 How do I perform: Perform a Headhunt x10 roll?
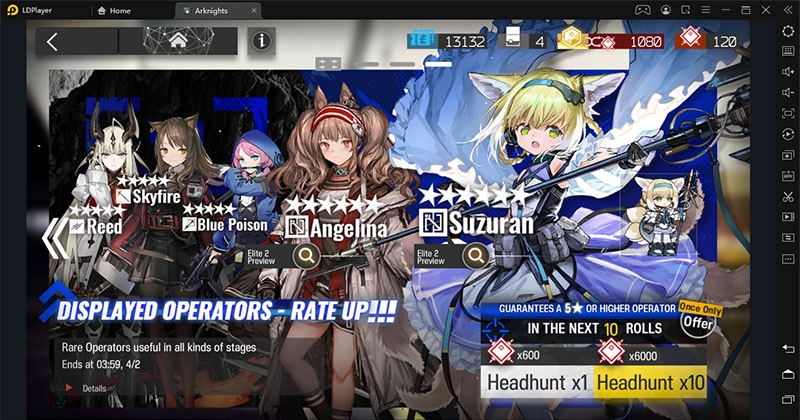(x=650, y=381)
